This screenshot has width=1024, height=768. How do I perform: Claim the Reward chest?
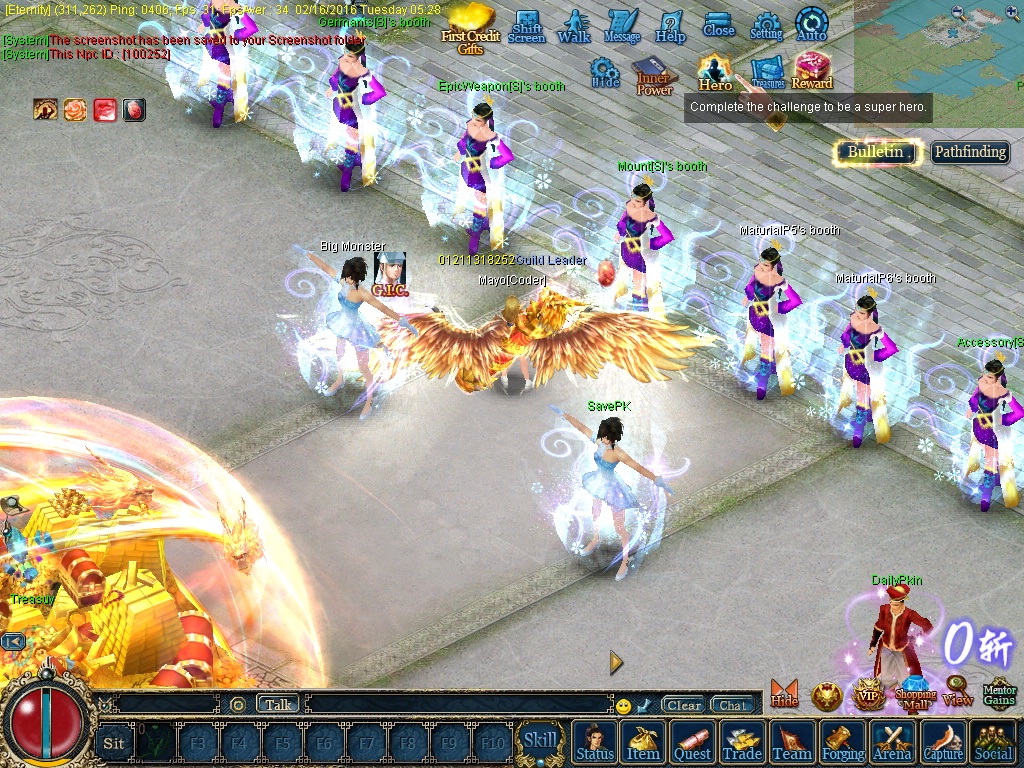[x=812, y=72]
